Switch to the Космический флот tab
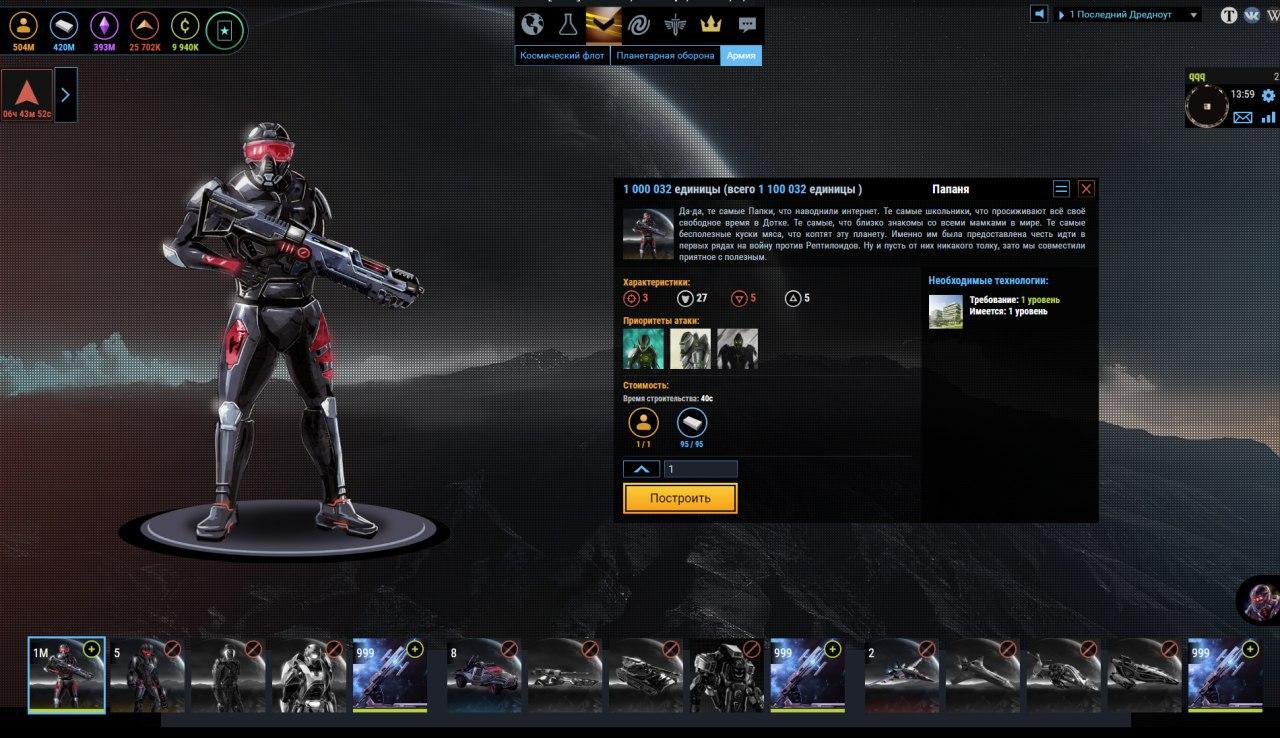The image size is (1280, 738). (x=562, y=56)
